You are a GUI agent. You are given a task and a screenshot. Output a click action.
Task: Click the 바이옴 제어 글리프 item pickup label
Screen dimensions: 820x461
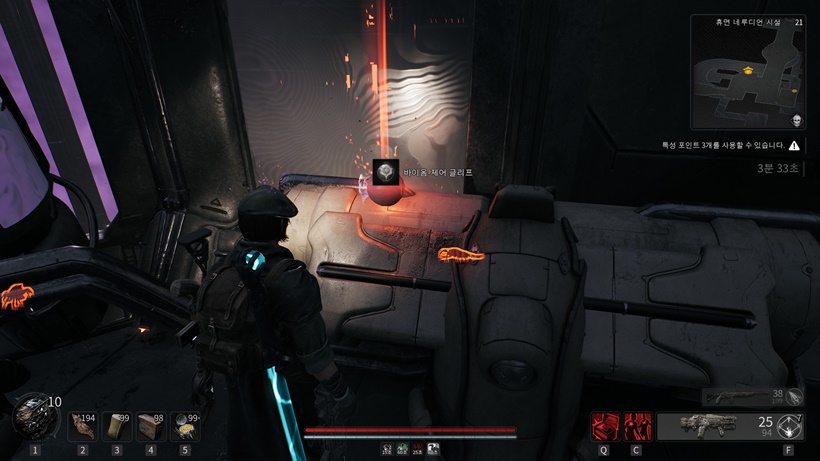436,172
